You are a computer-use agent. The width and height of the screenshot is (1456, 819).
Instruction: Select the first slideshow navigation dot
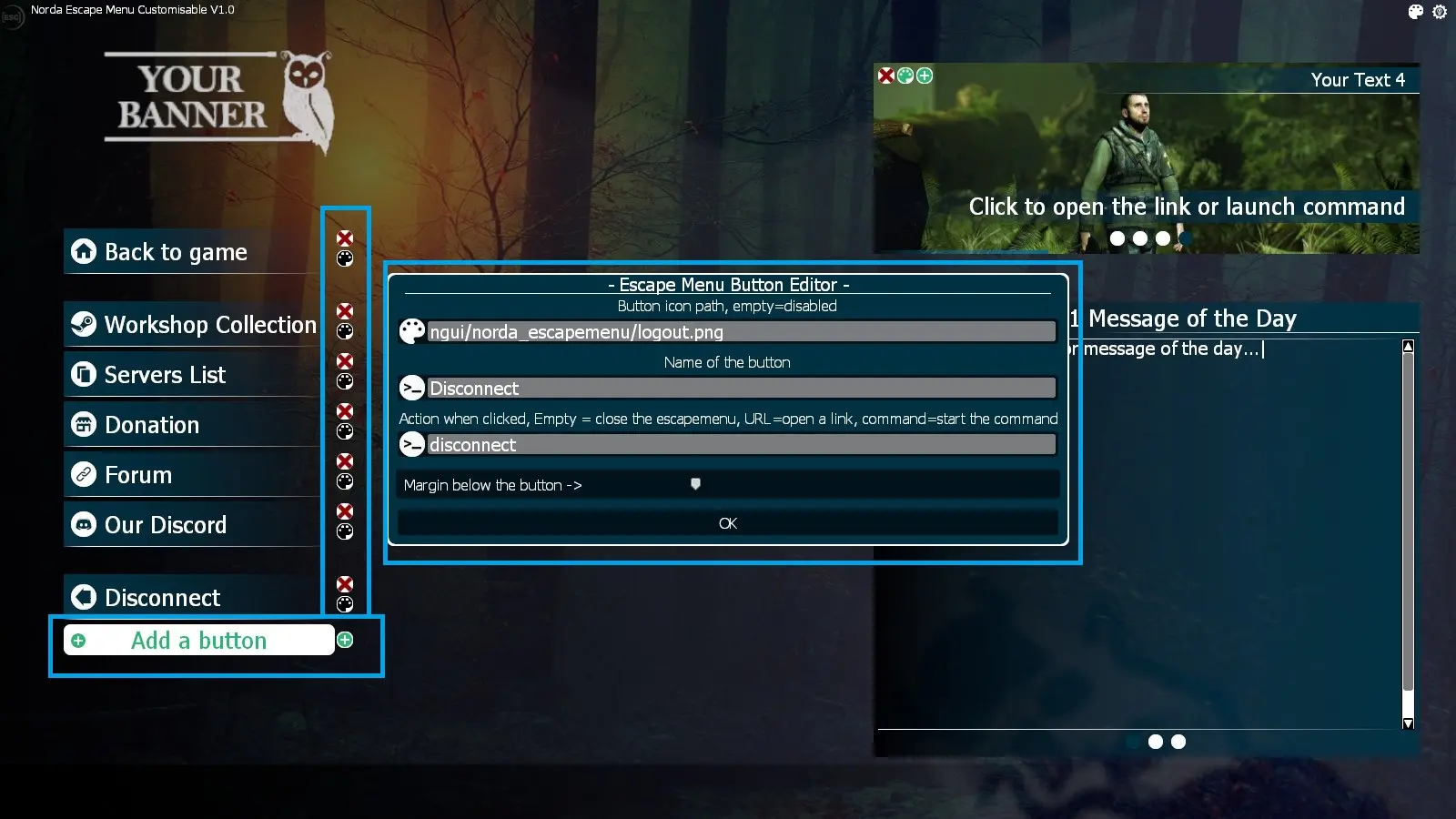1116,238
